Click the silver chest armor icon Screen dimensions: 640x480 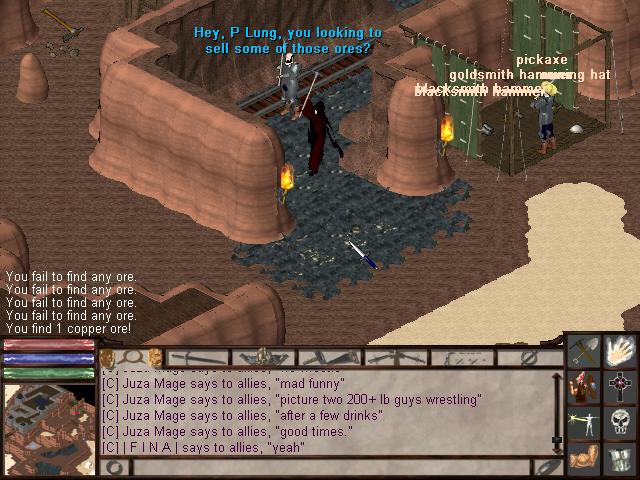coord(621,458)
